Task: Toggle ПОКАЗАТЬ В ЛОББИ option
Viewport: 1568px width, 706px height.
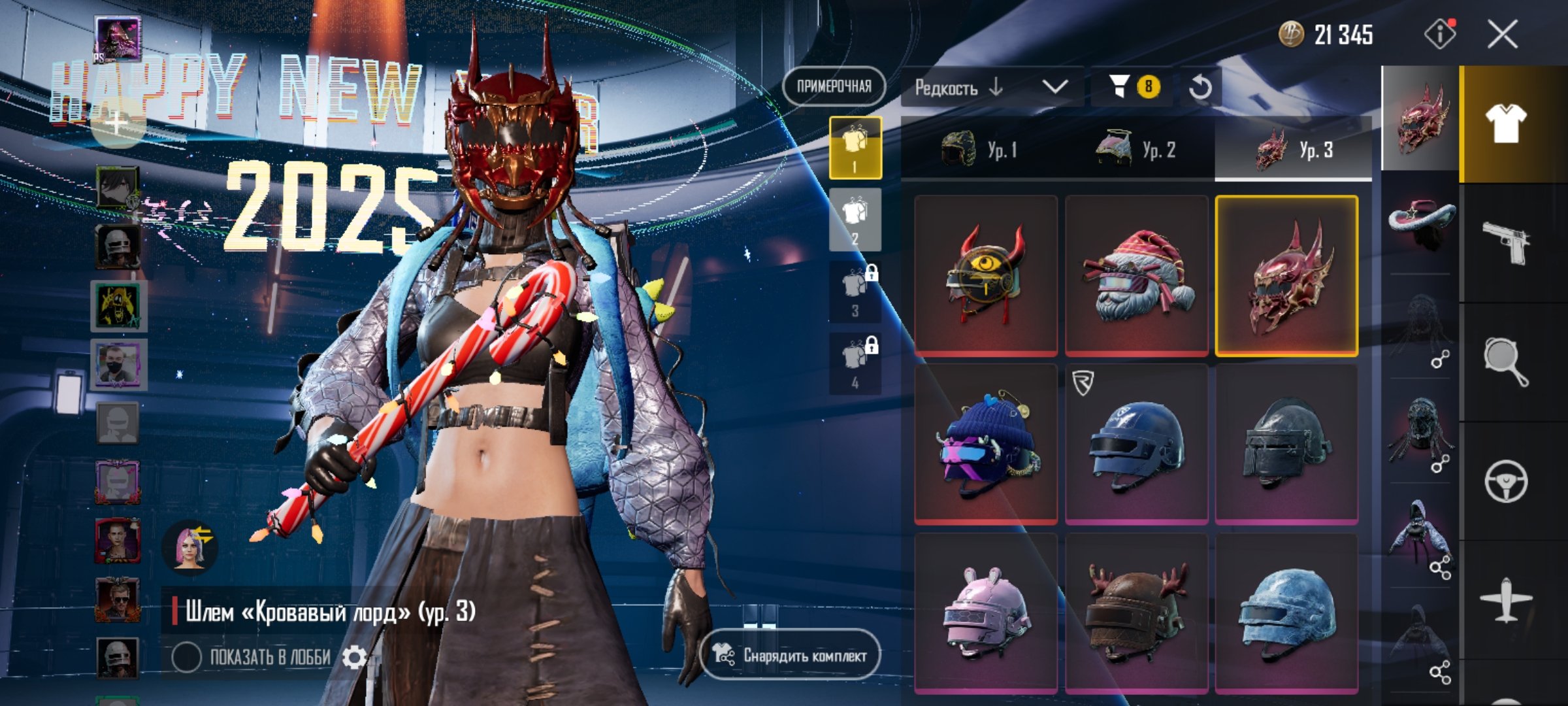Action: tap(187, 657)
